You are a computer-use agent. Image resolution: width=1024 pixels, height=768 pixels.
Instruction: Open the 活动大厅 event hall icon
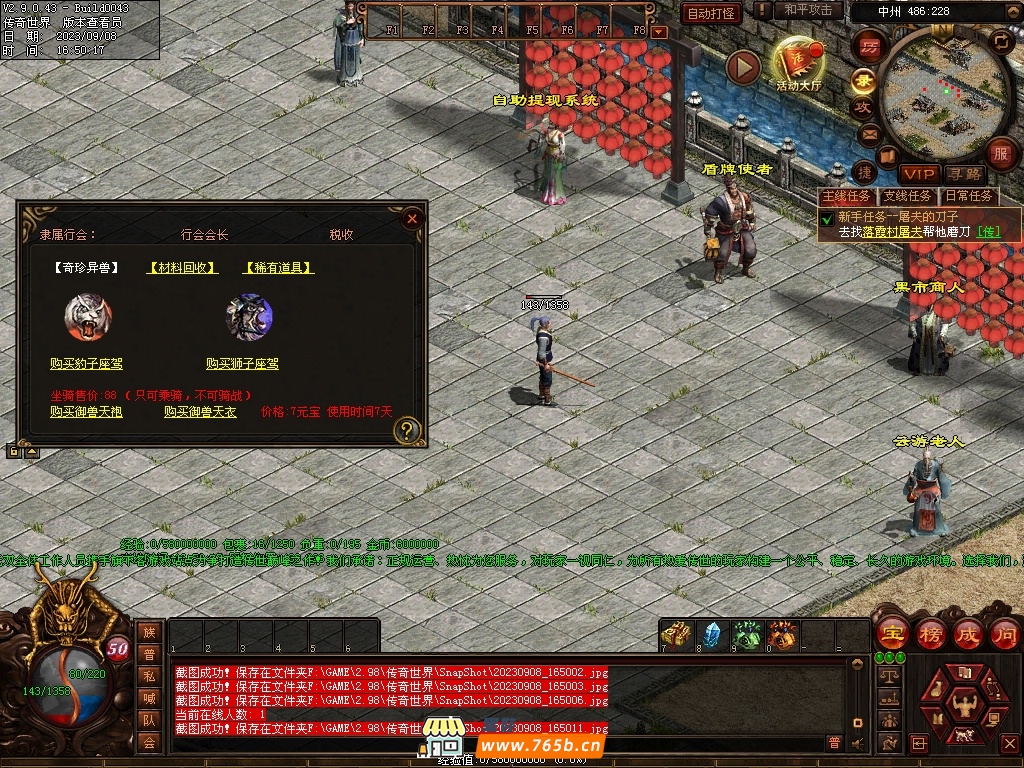coord(797,63)
